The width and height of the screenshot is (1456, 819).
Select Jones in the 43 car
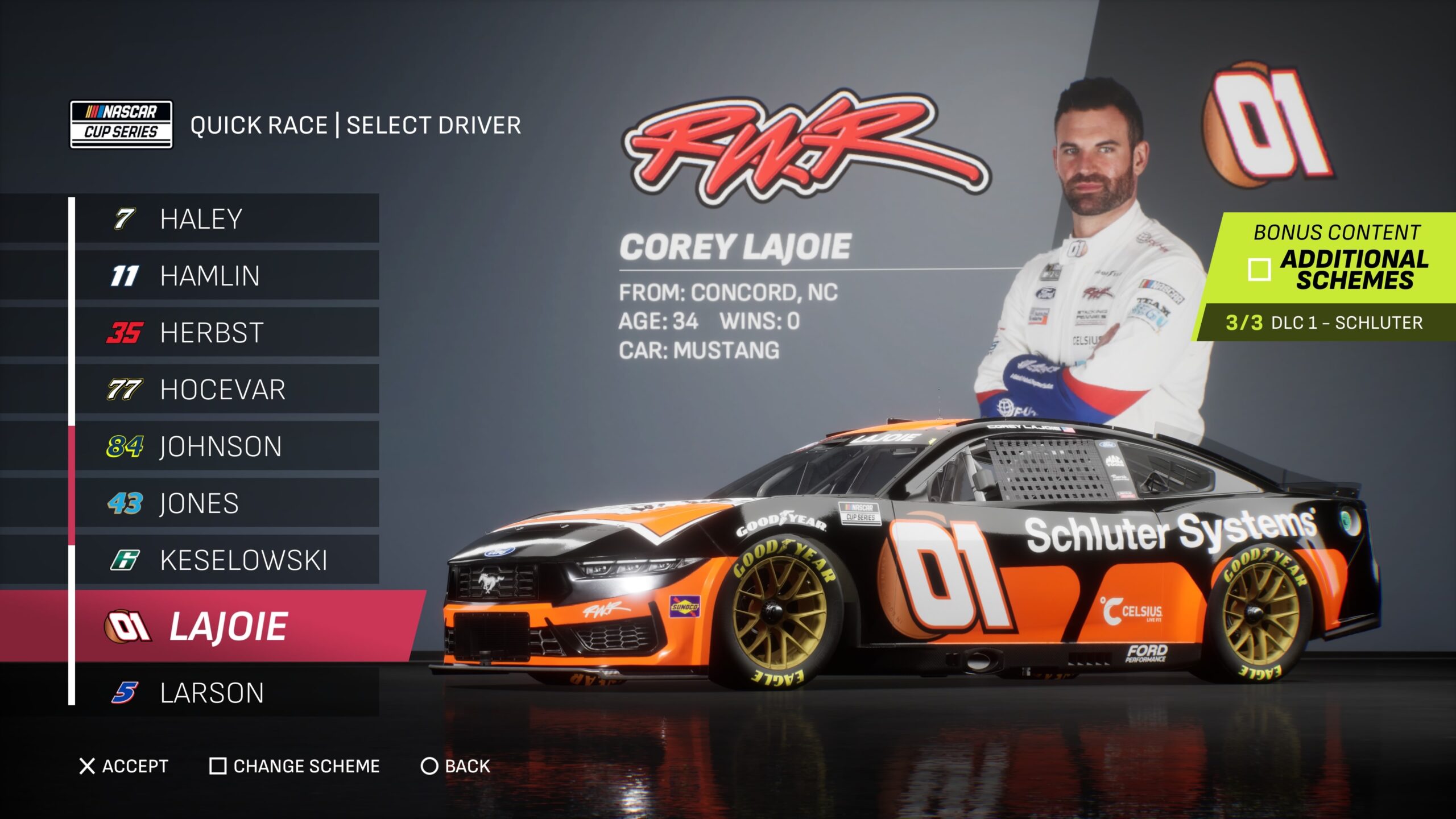pyautogui.click(x=226, y=503)
